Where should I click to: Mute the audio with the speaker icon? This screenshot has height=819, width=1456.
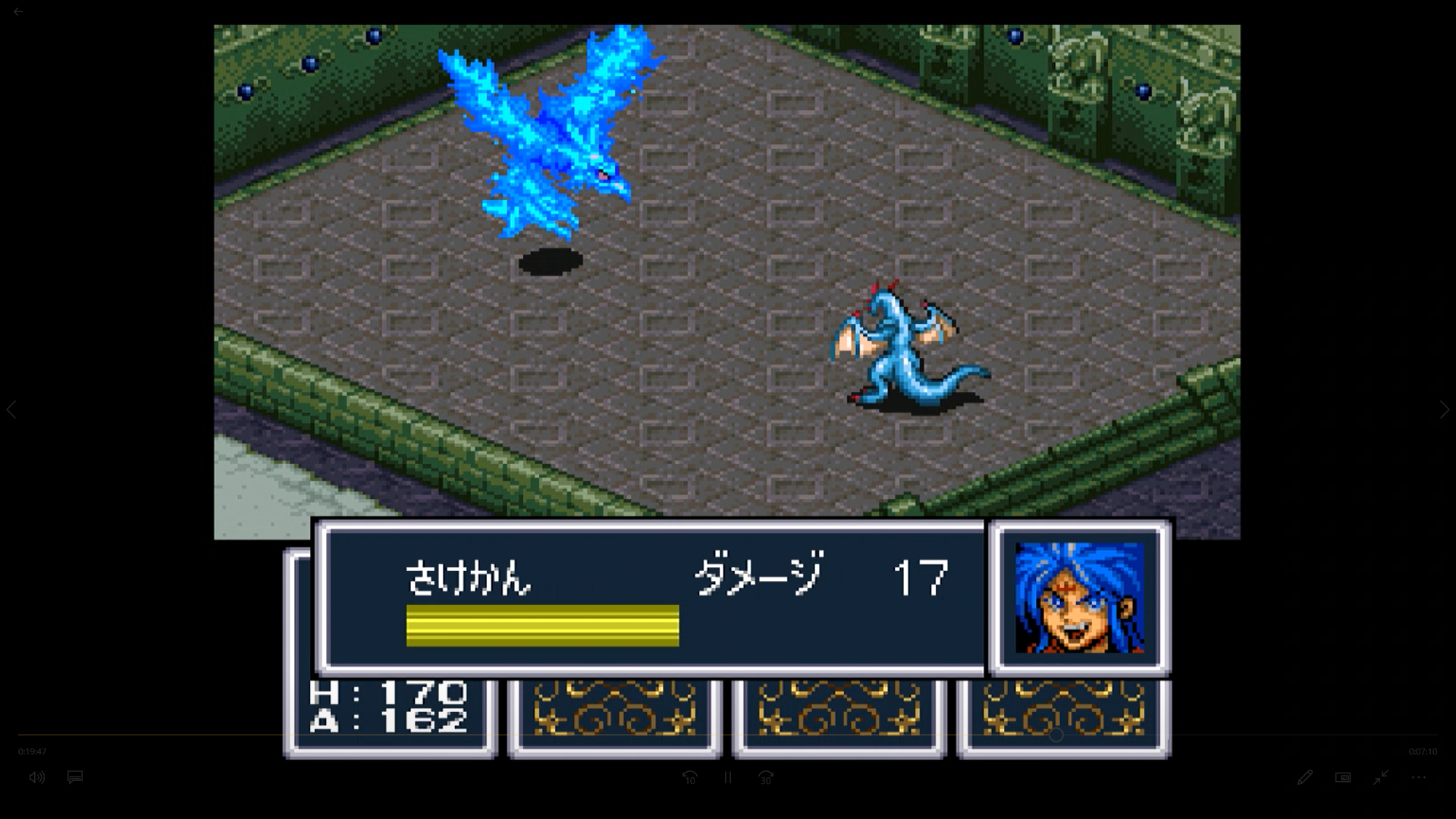[36, 777]
